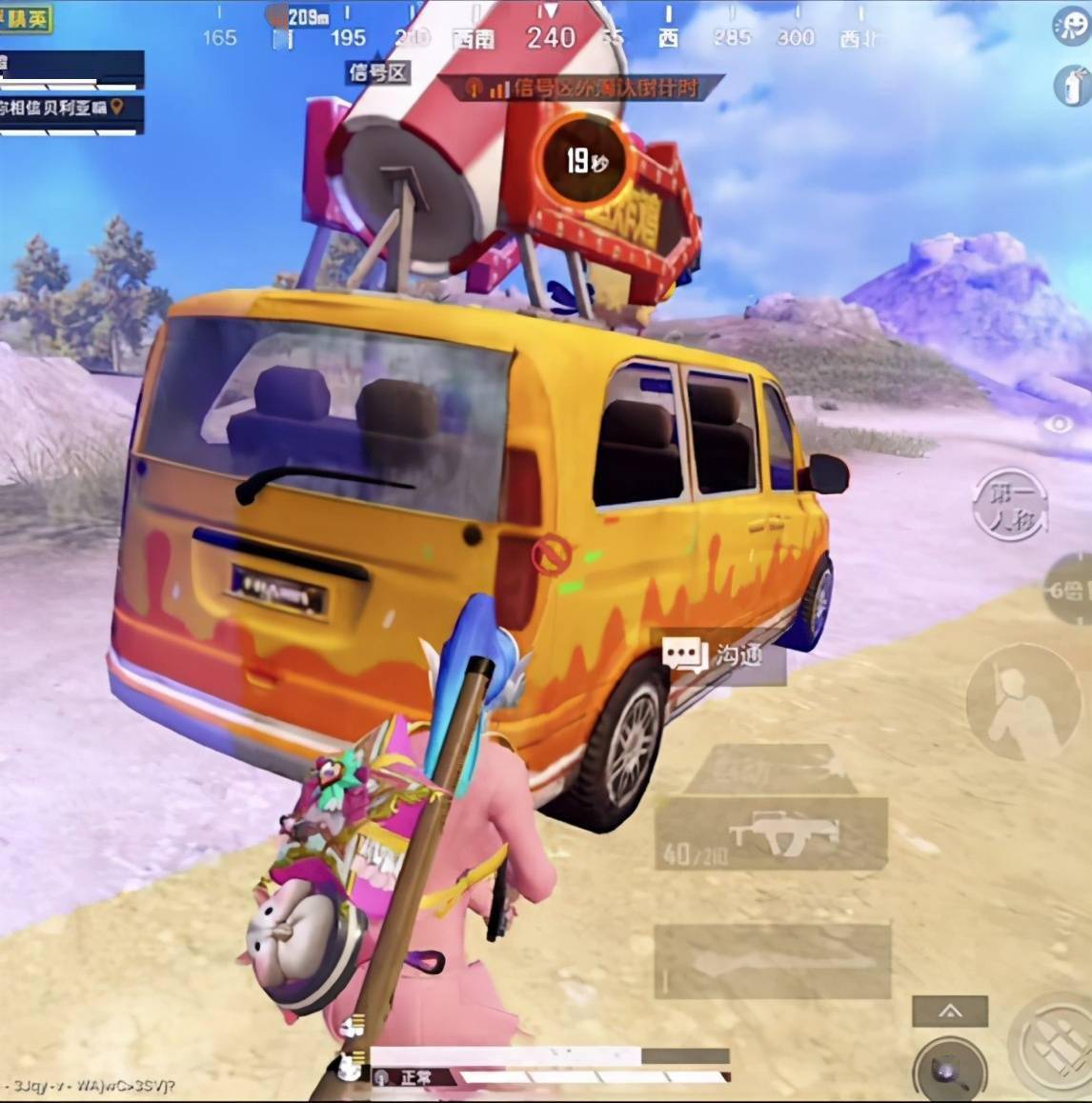Switch to the second weapon slot
The image size is (1092, 1103).
(x=772, y=960)
